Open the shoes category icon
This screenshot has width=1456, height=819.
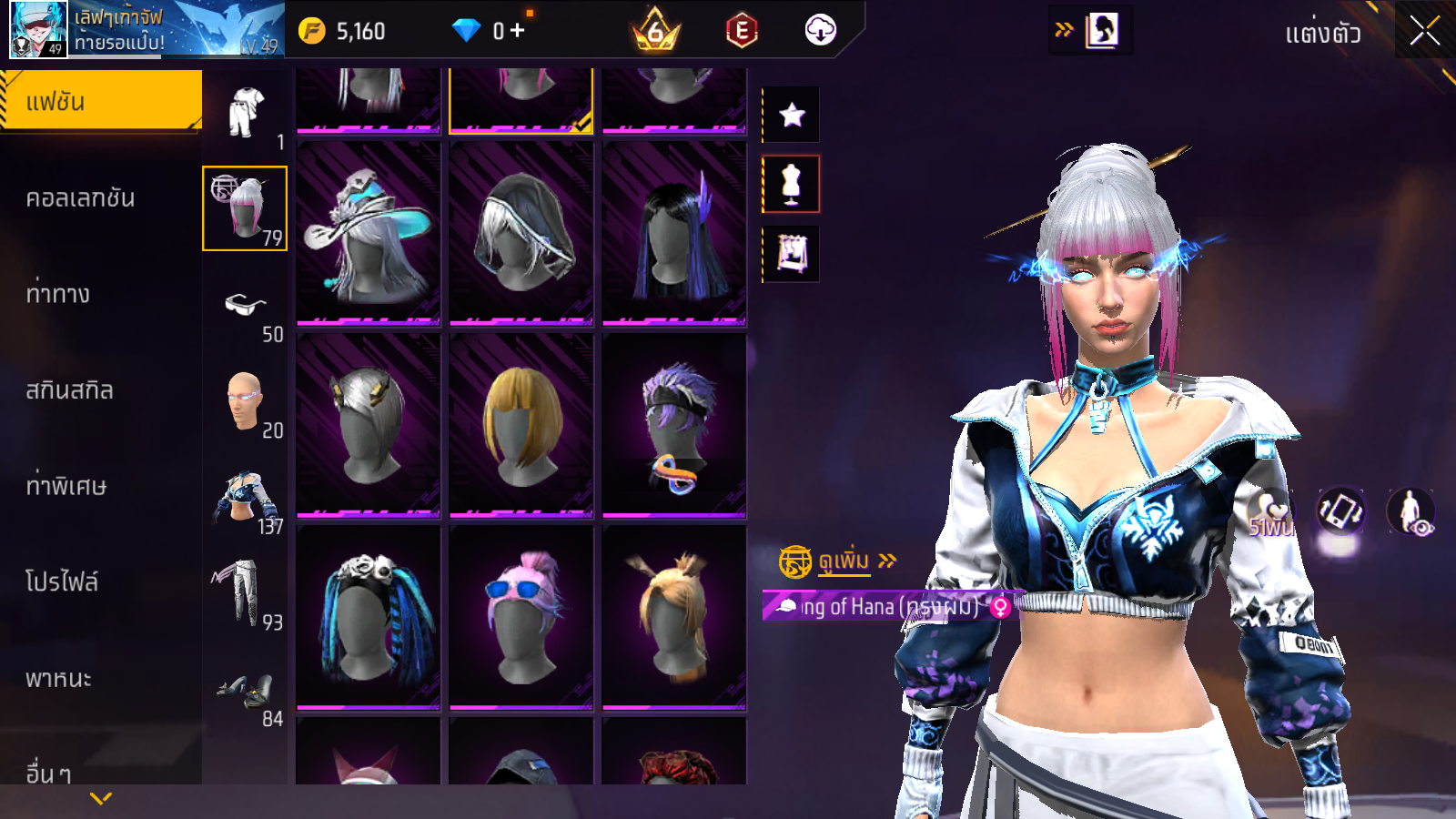pos(245,692)
